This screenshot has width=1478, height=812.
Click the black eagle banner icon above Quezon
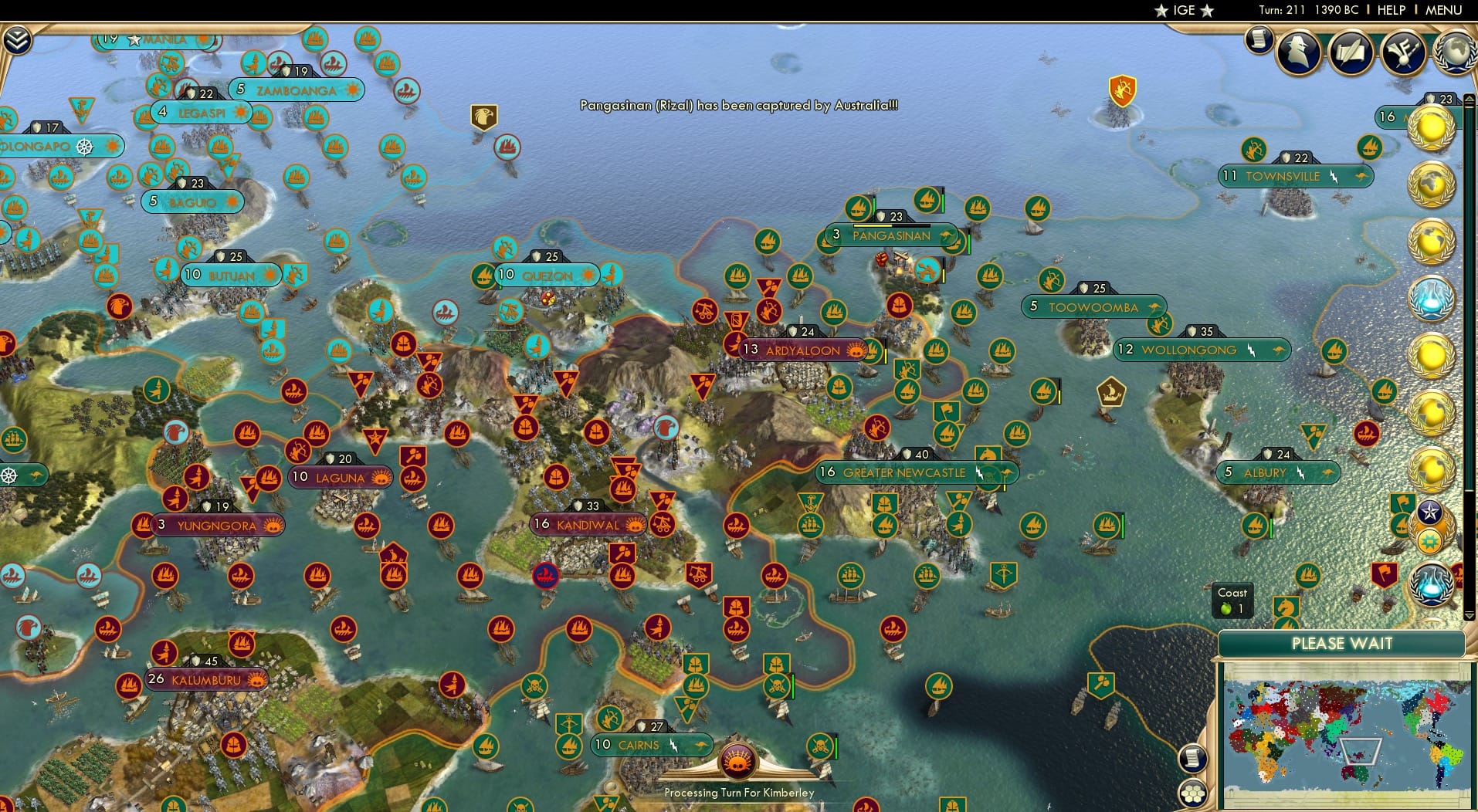(x=485, y=114)
